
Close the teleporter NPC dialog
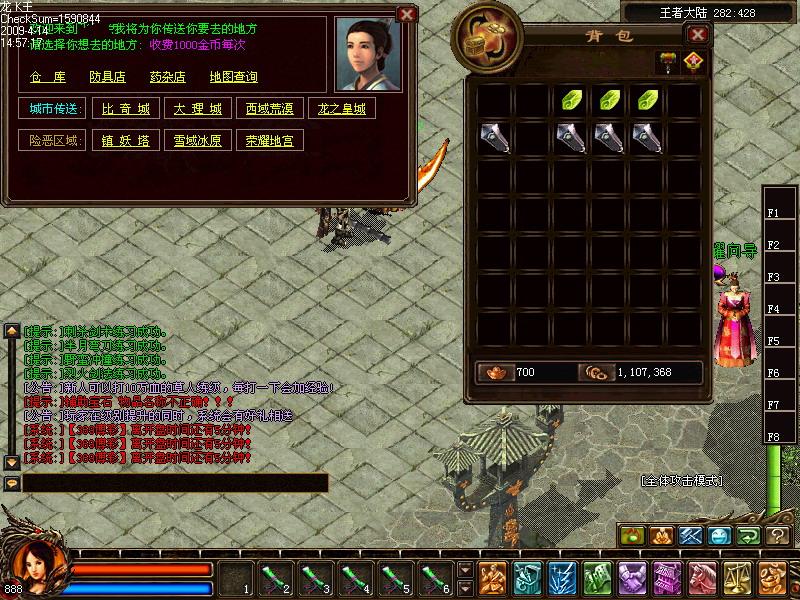pos(406,14)
